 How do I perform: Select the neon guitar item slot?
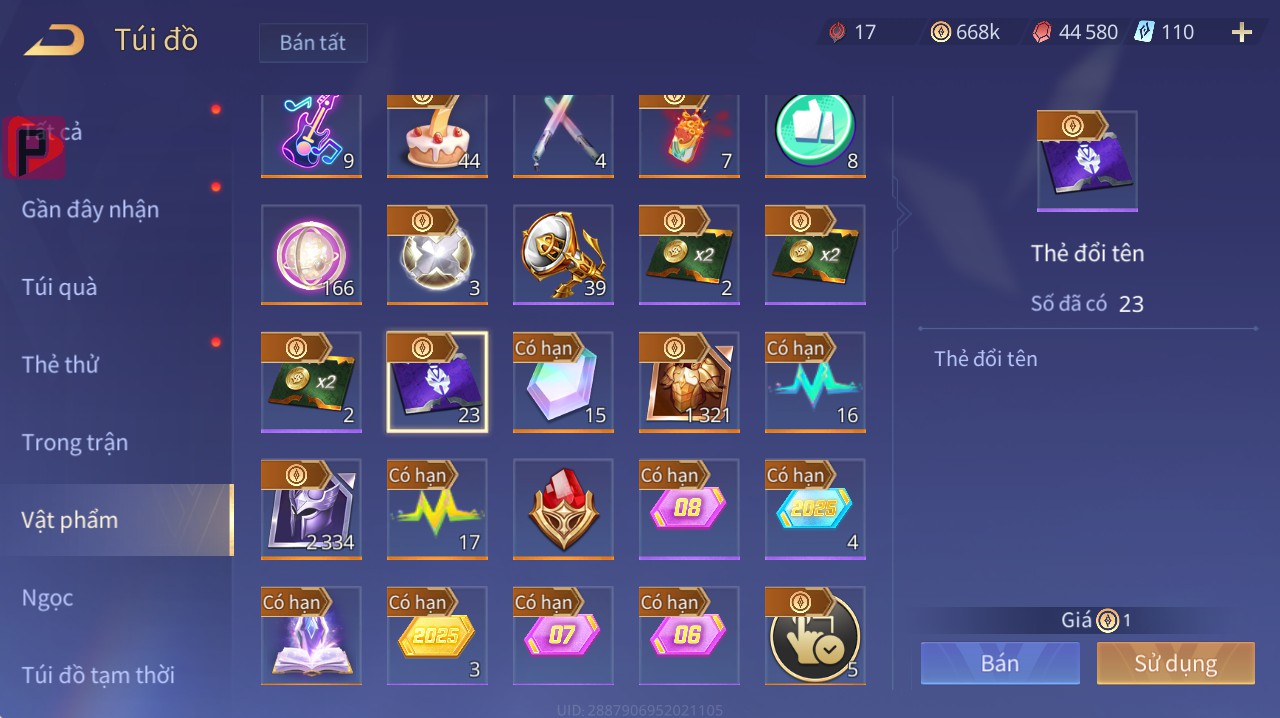tap(311, 135)
